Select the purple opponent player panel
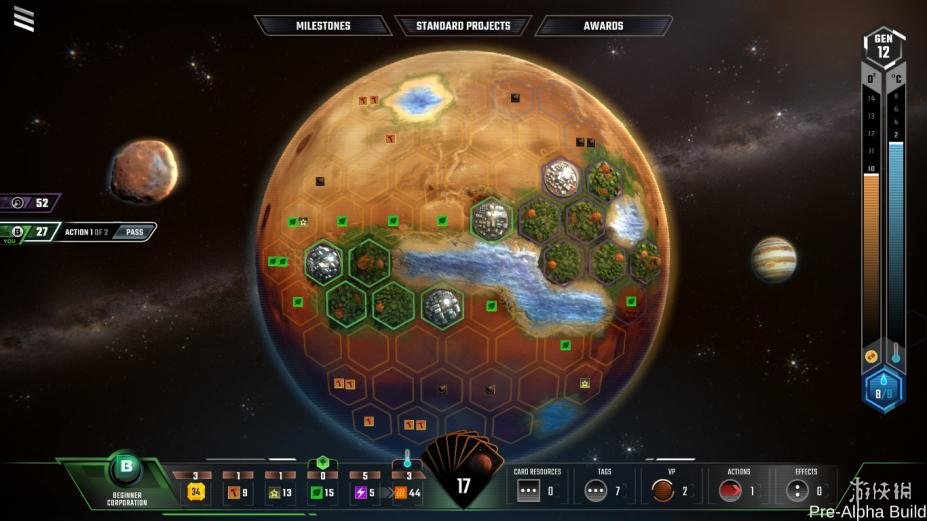The width and height of the screenshot is (927, 521). pyautogui.click(x=30, y=202)
